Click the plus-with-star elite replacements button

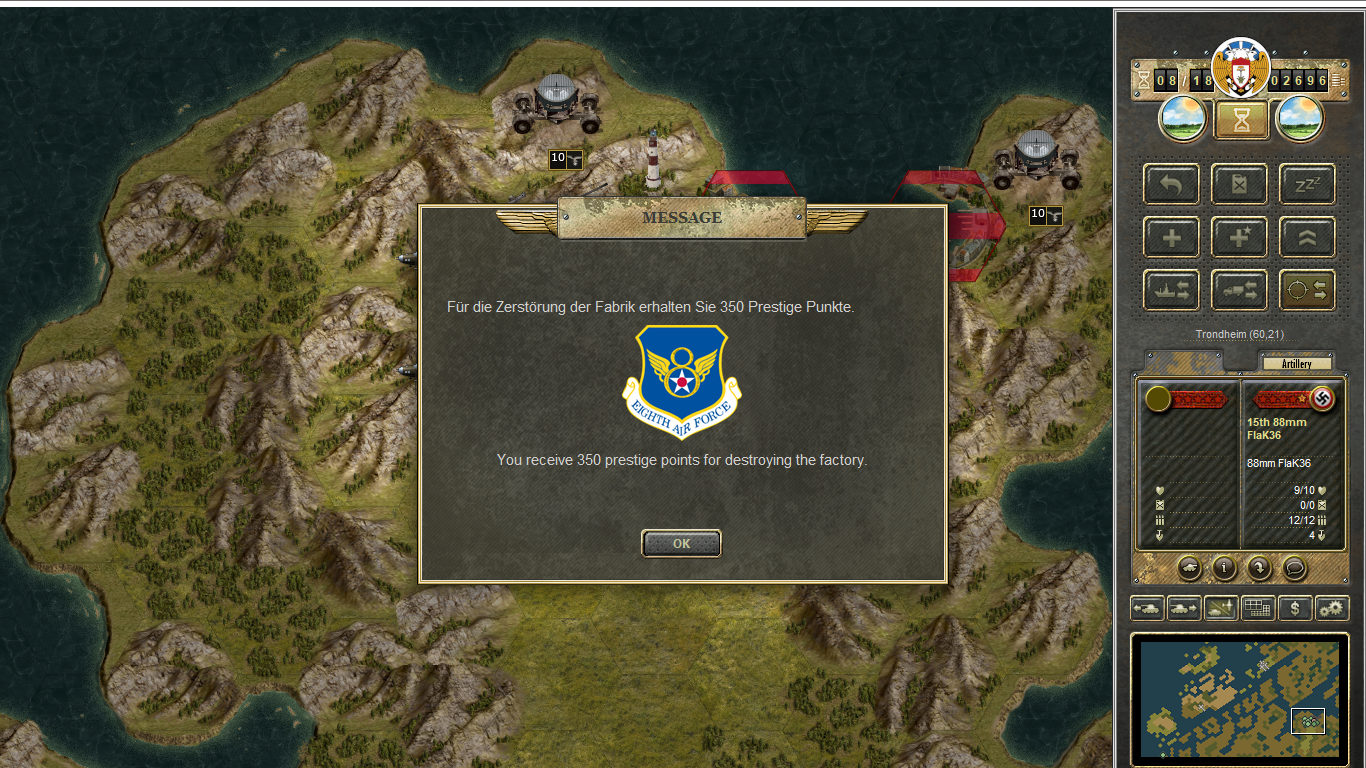tap(1239, 238)
